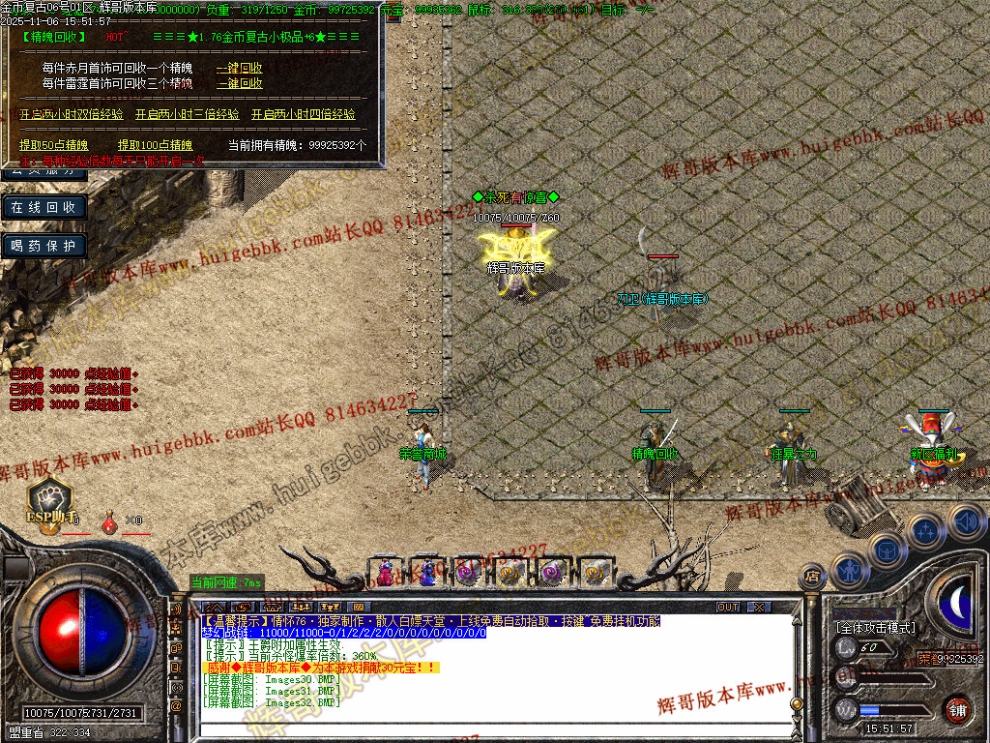Click one-key recycle for 雷霆 jewelry
Viewport: 990px width, 743px height.
(x=239, y=84)
